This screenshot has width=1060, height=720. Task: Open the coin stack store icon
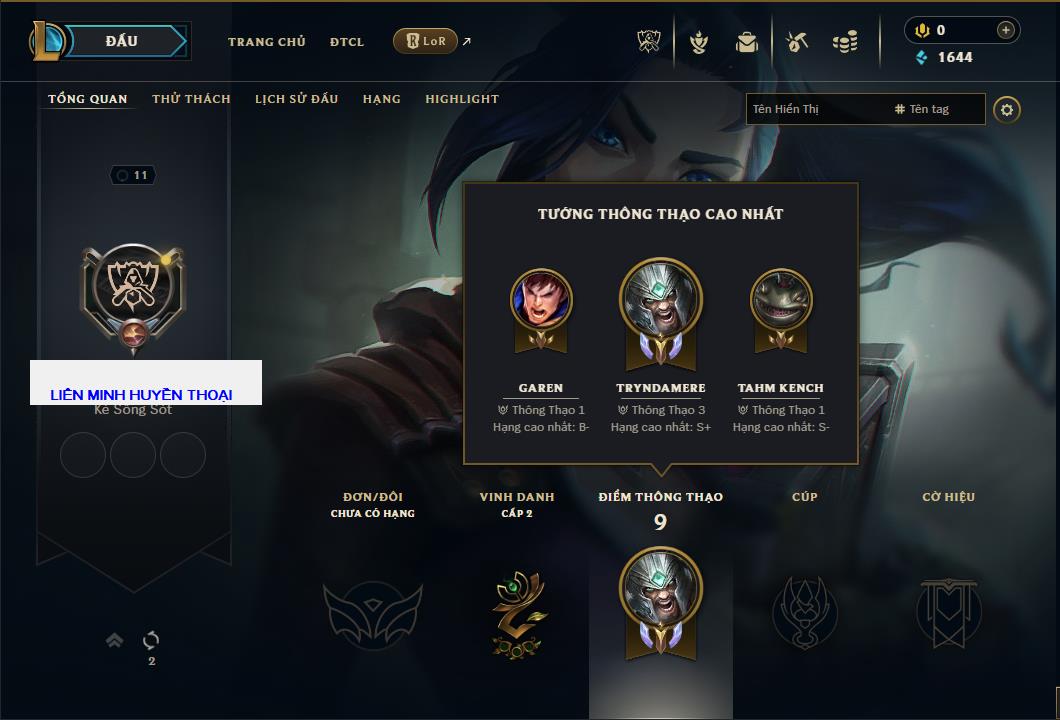[x=845, y=42]
